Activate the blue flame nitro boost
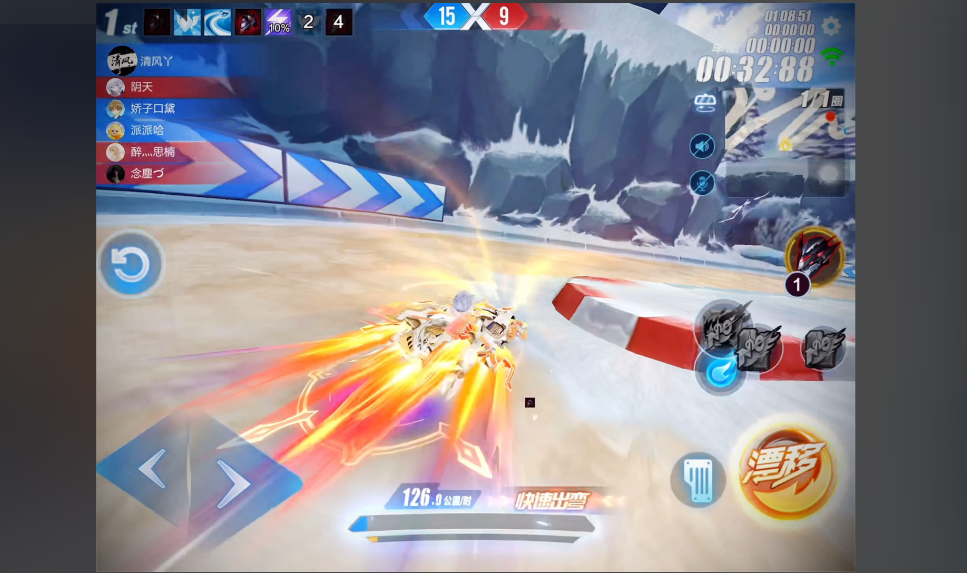The height and width of the screenshot is (573, 967). [x=718, y=372]
